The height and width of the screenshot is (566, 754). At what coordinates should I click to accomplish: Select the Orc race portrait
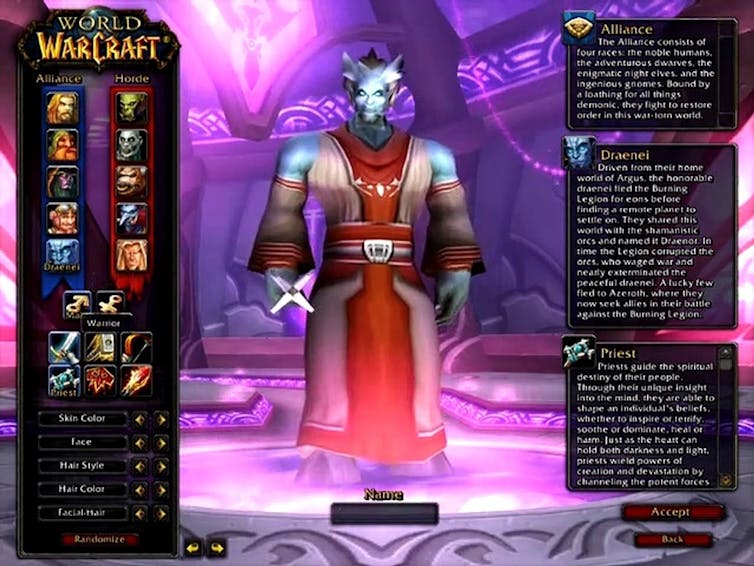(132, 108)
